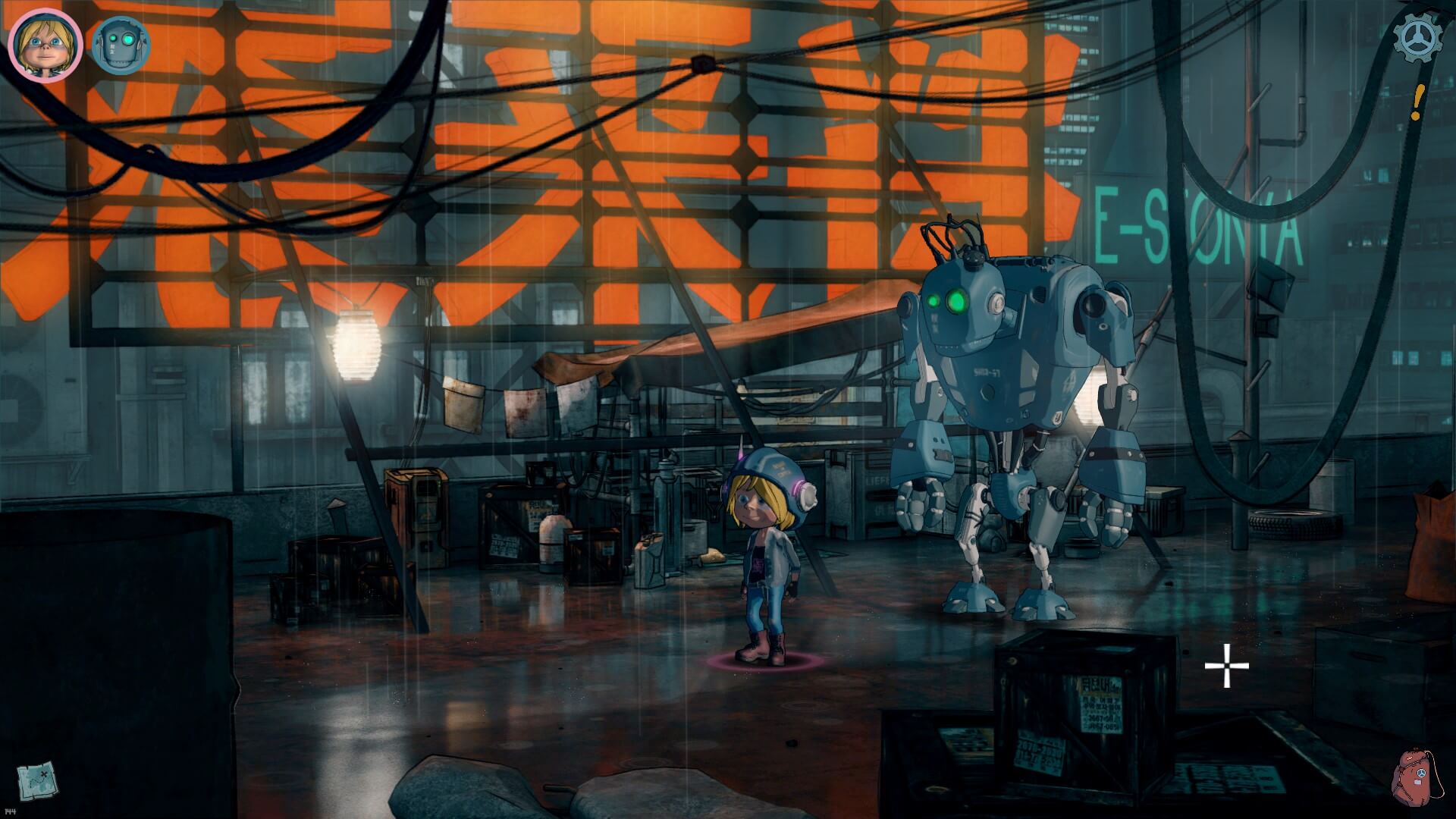Switch to the blue robot portrait
Screen dimensions: 1456x819
click(121, 45)
